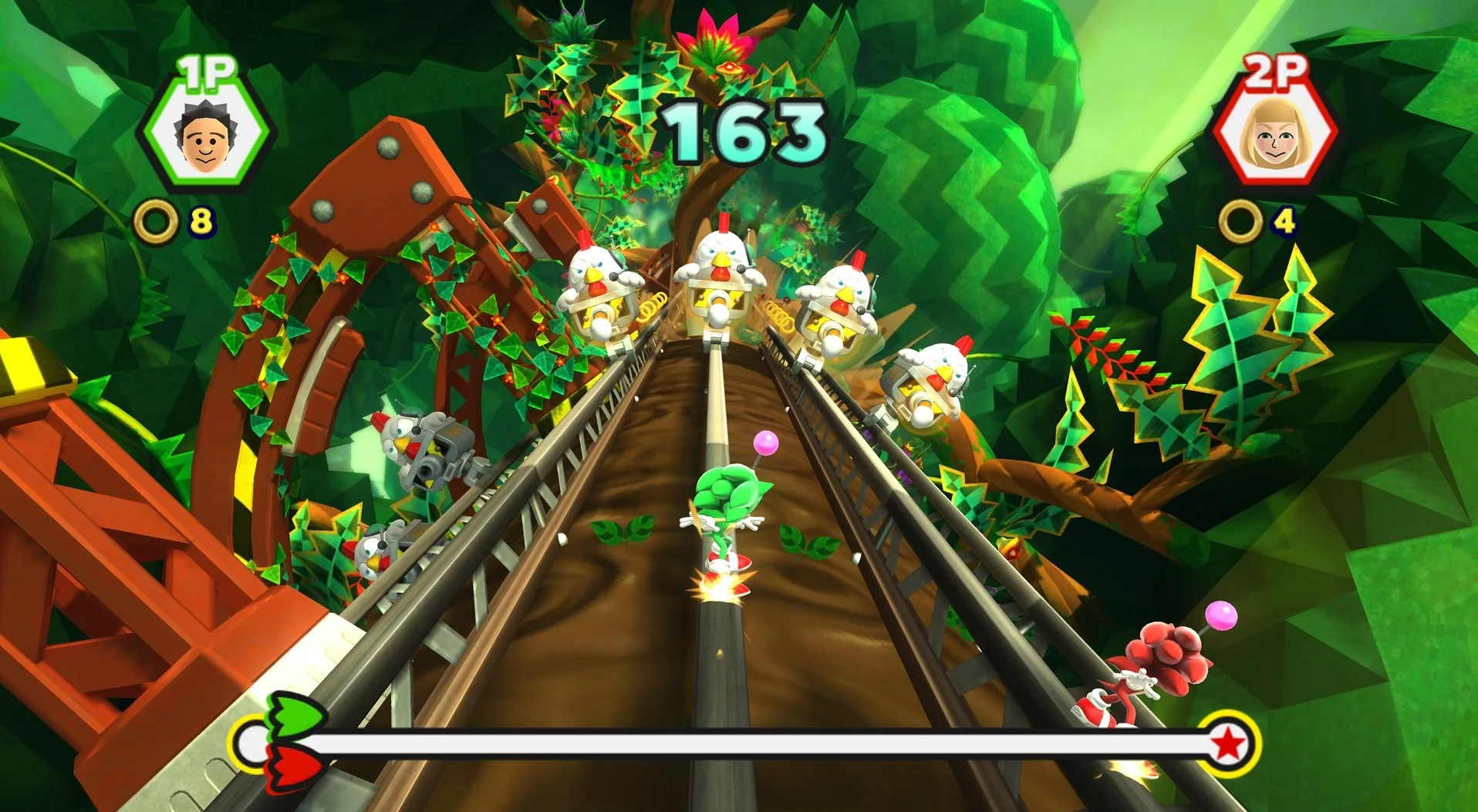1478x812 pixels.
Task: Click the race progress bar track
Action: (741, 744)
